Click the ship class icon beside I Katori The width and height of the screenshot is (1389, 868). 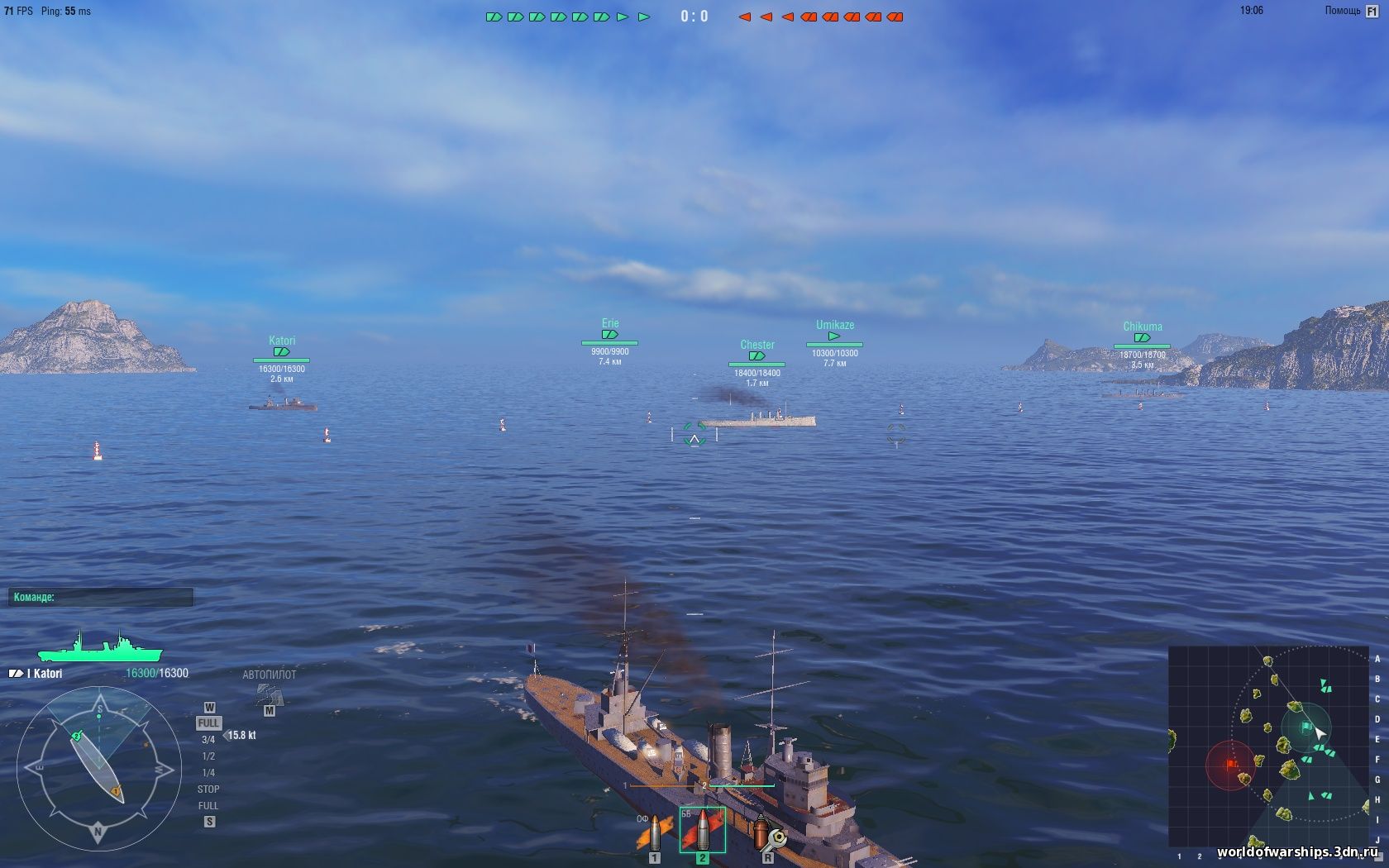click(x=14, y=673)
